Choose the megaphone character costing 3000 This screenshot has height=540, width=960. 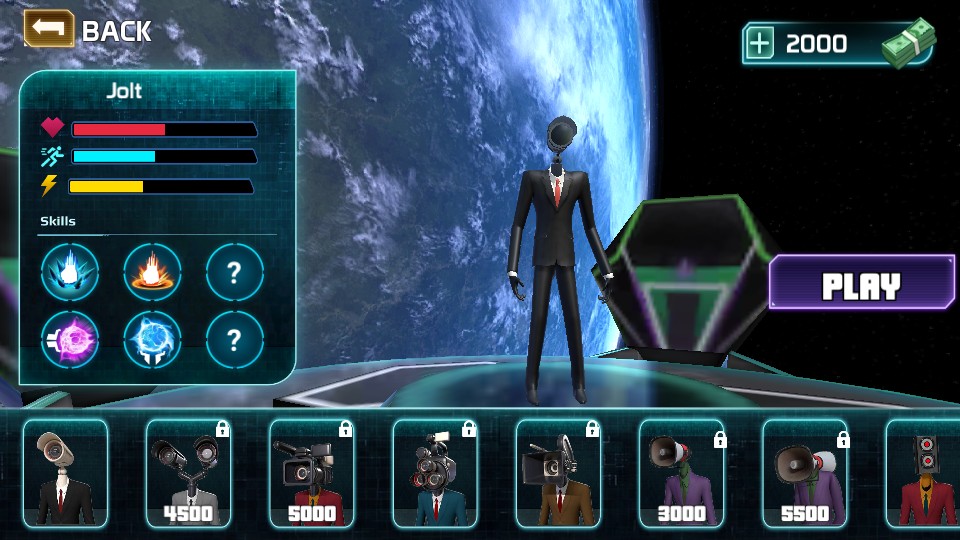point(681,473)
